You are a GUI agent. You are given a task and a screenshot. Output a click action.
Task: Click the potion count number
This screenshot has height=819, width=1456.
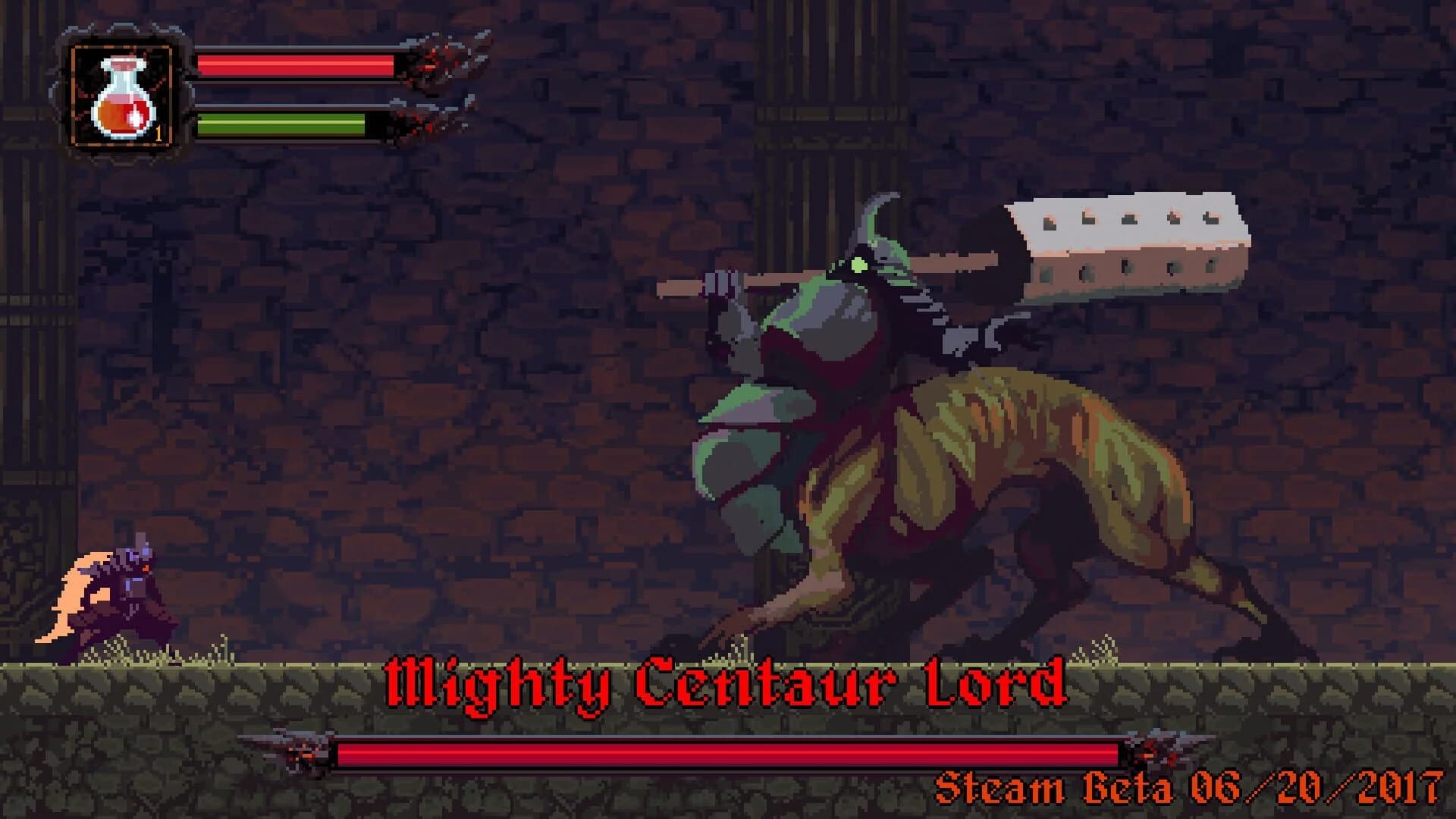tap(159, 133)
